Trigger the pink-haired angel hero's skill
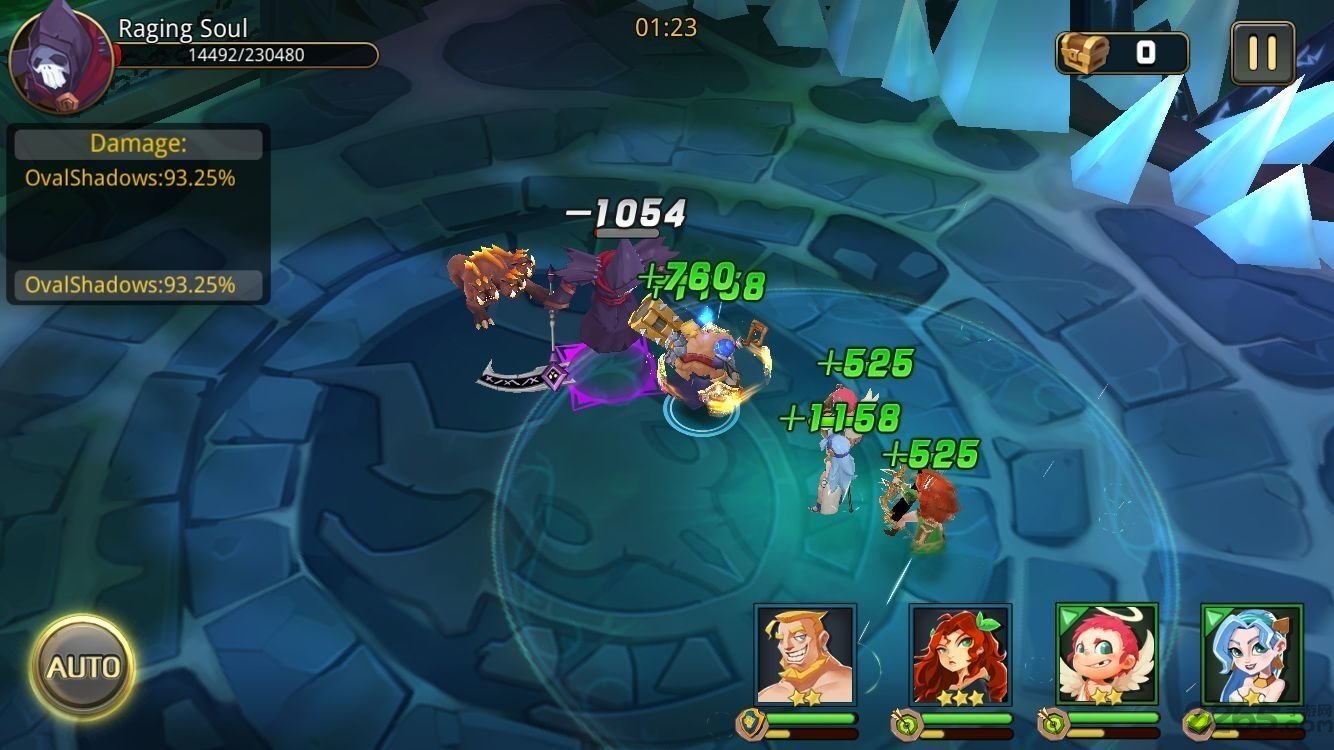1334x750 pixels. pyautogui.click(x=1106, y=654)
